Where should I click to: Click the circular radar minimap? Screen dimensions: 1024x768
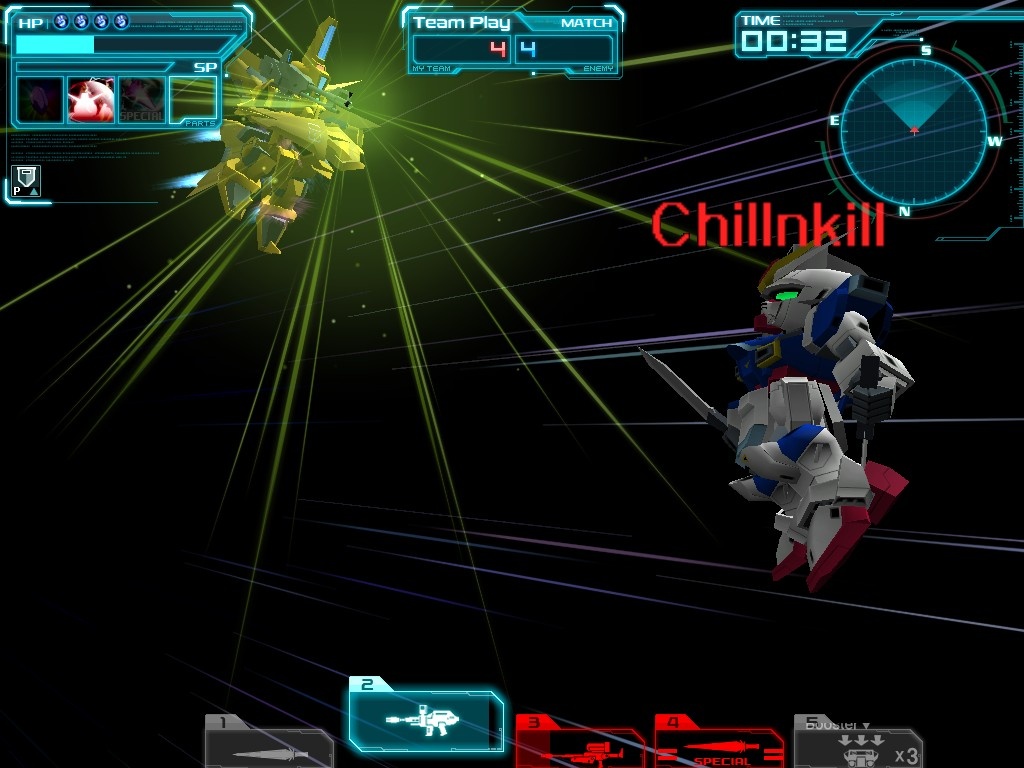tap(914, 132)
